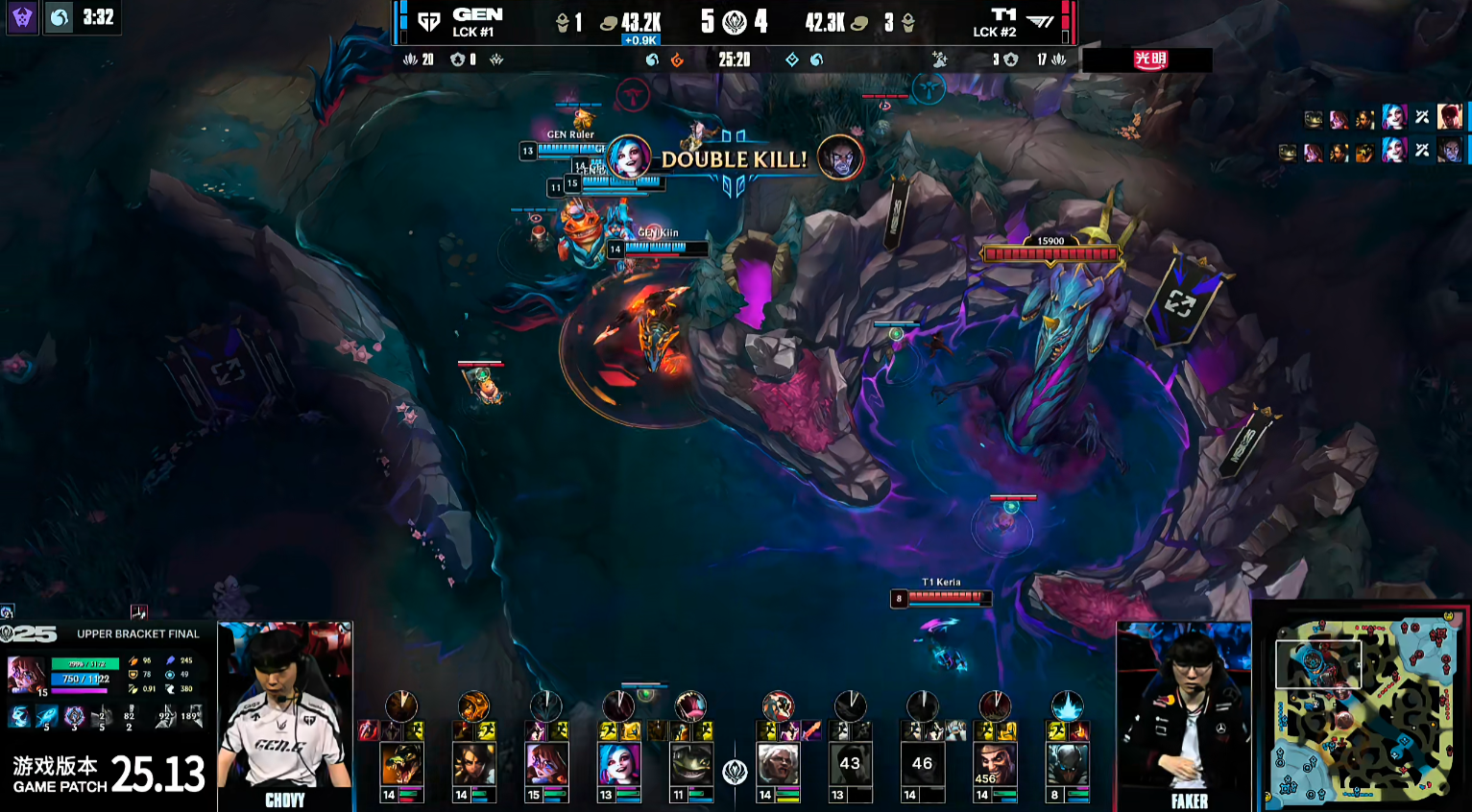Screen dimensions: 1472x812
Task: Select Tahm Kench's portrait in the bottom bar
Action: [x=691, y=765]
